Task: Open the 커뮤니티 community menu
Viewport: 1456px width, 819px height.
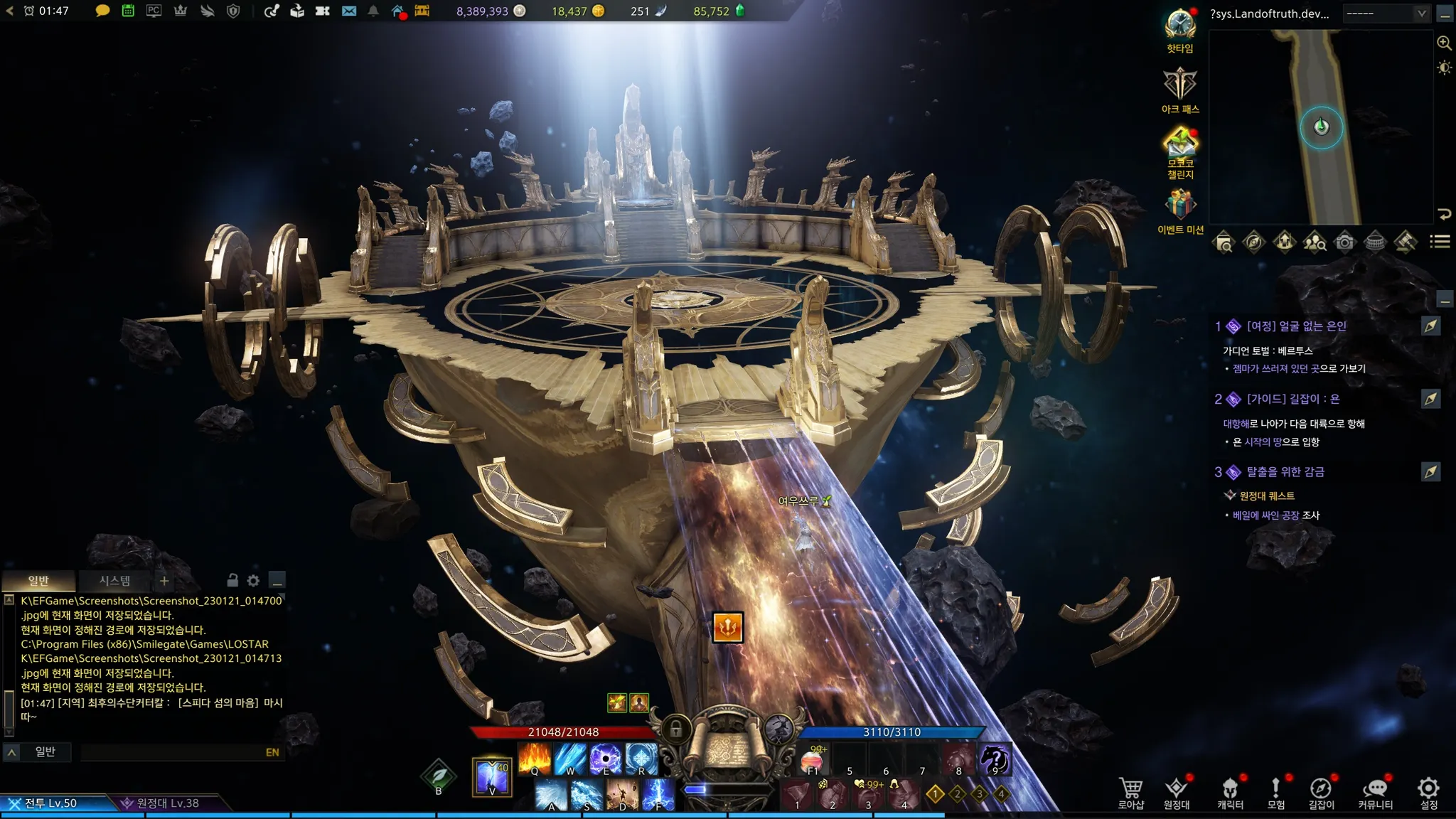Action: [1375, 792]
